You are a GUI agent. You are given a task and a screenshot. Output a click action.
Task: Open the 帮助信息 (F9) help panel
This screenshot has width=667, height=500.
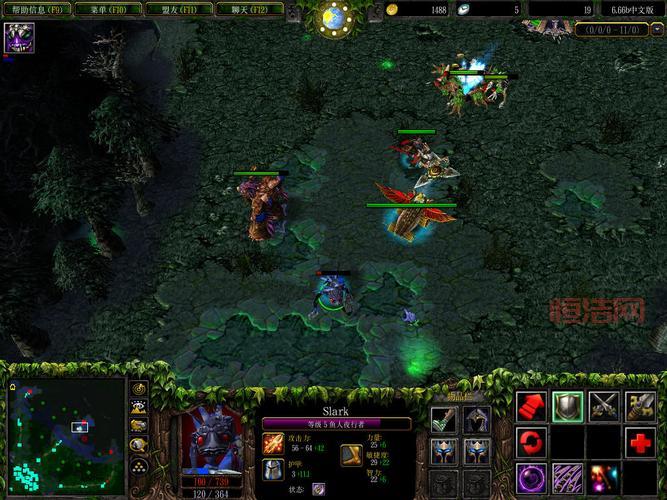pos(37,9)
